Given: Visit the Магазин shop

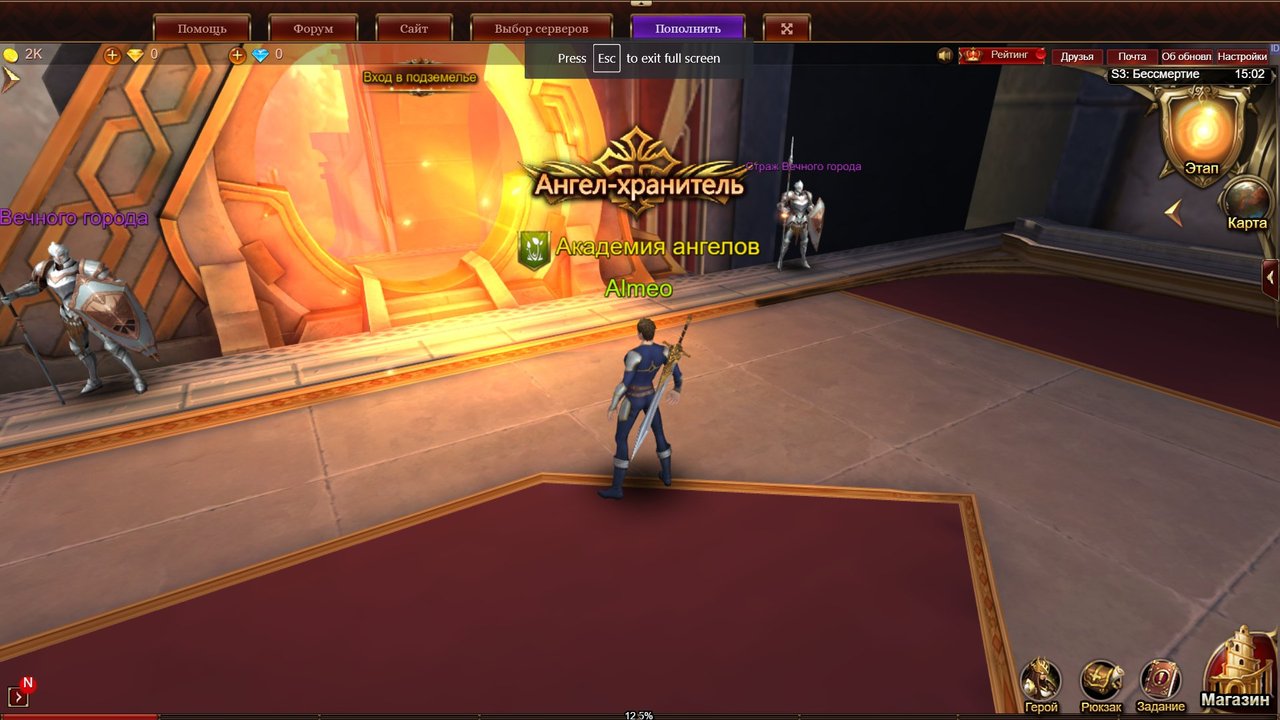Looking at the screenshot, I should [1238, 668].
